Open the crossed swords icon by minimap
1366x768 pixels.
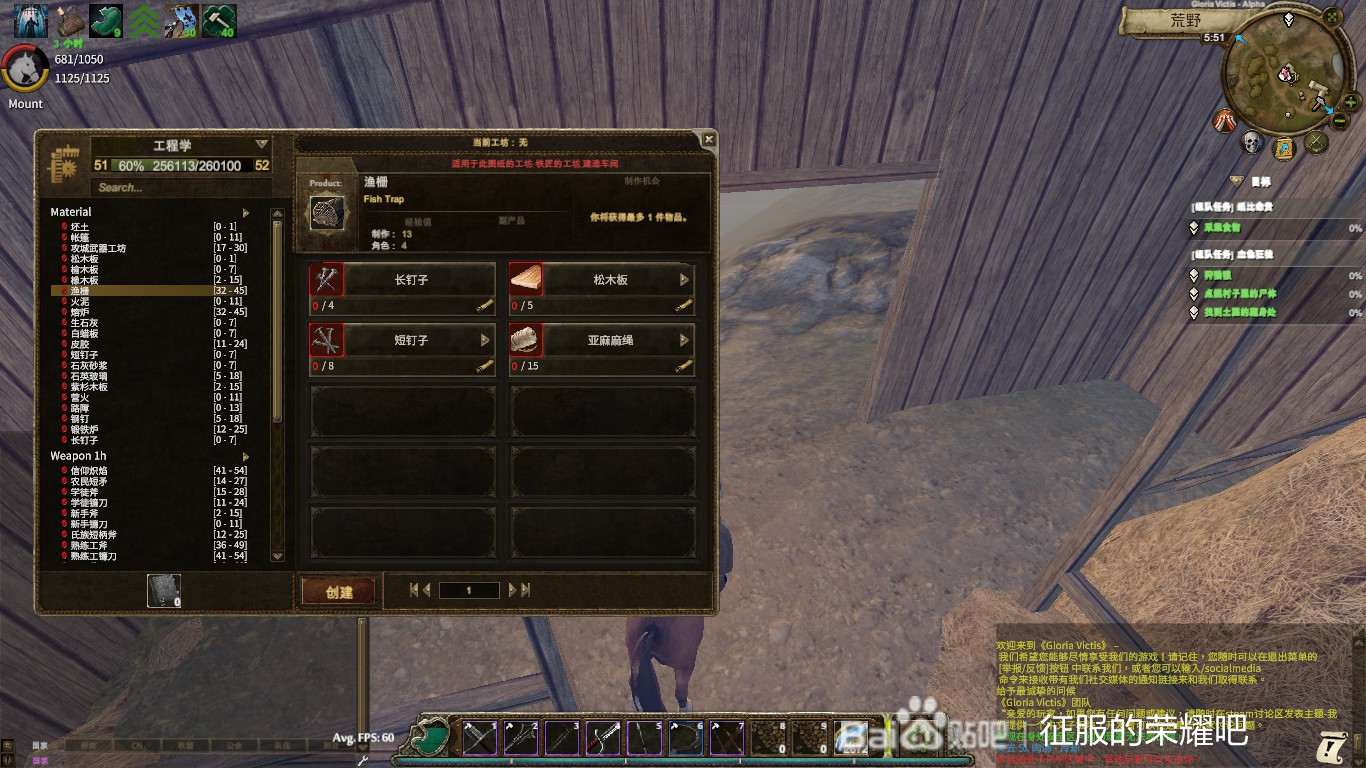pos(1316,143)
